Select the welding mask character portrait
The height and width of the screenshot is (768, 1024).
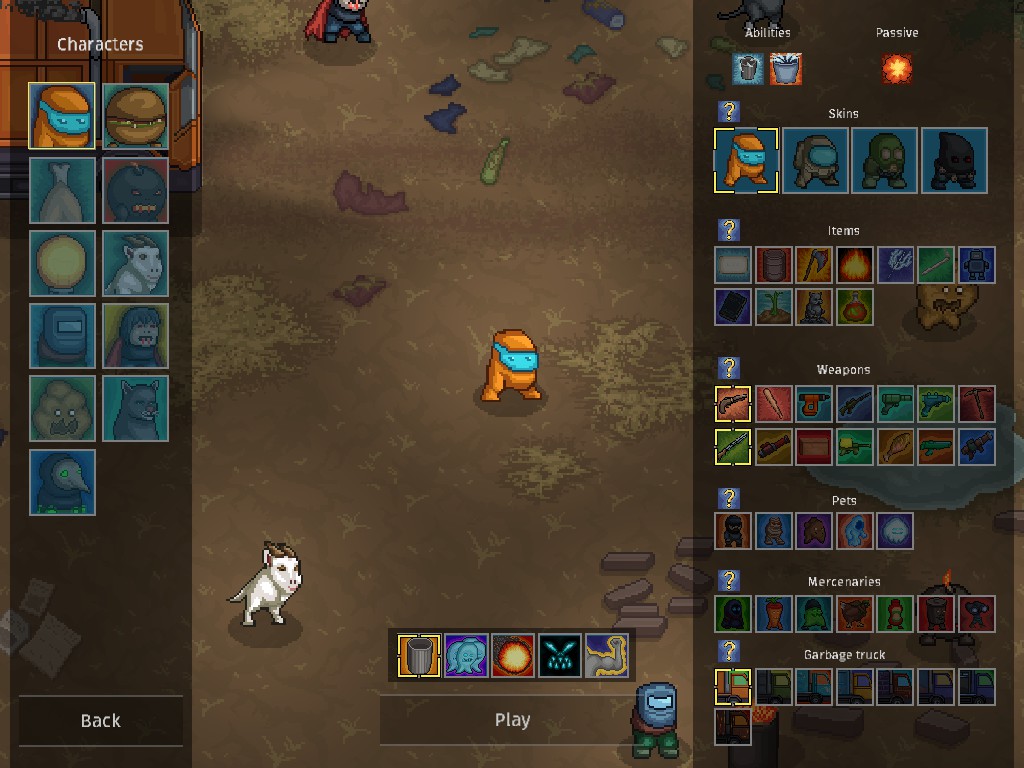[62, 336]
